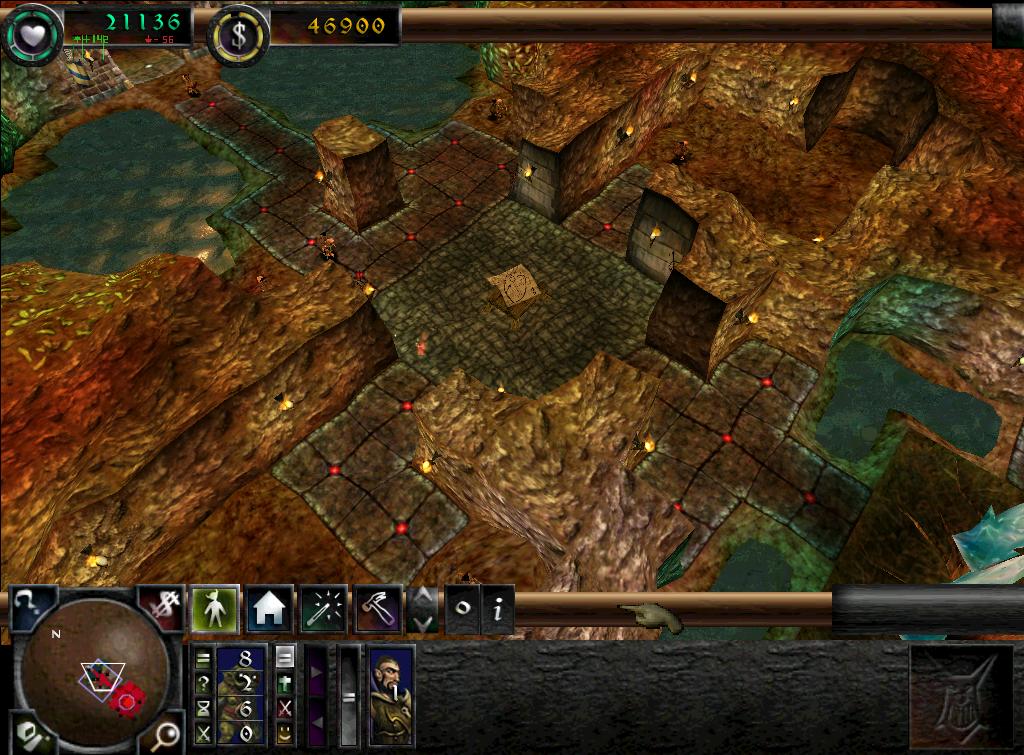Select the Workshop hammer tab
Image resolution: width=1024 pixels, height=755 pixels.
(378, 608)
